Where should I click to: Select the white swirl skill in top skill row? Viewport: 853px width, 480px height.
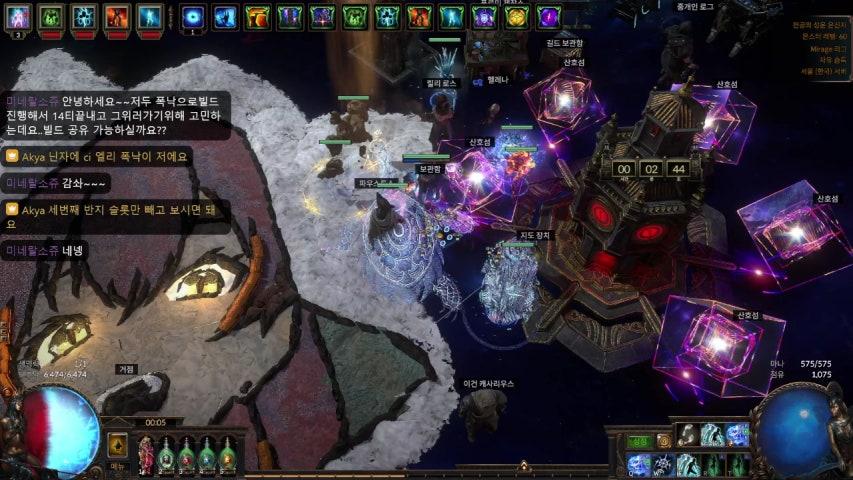[687, 434]
